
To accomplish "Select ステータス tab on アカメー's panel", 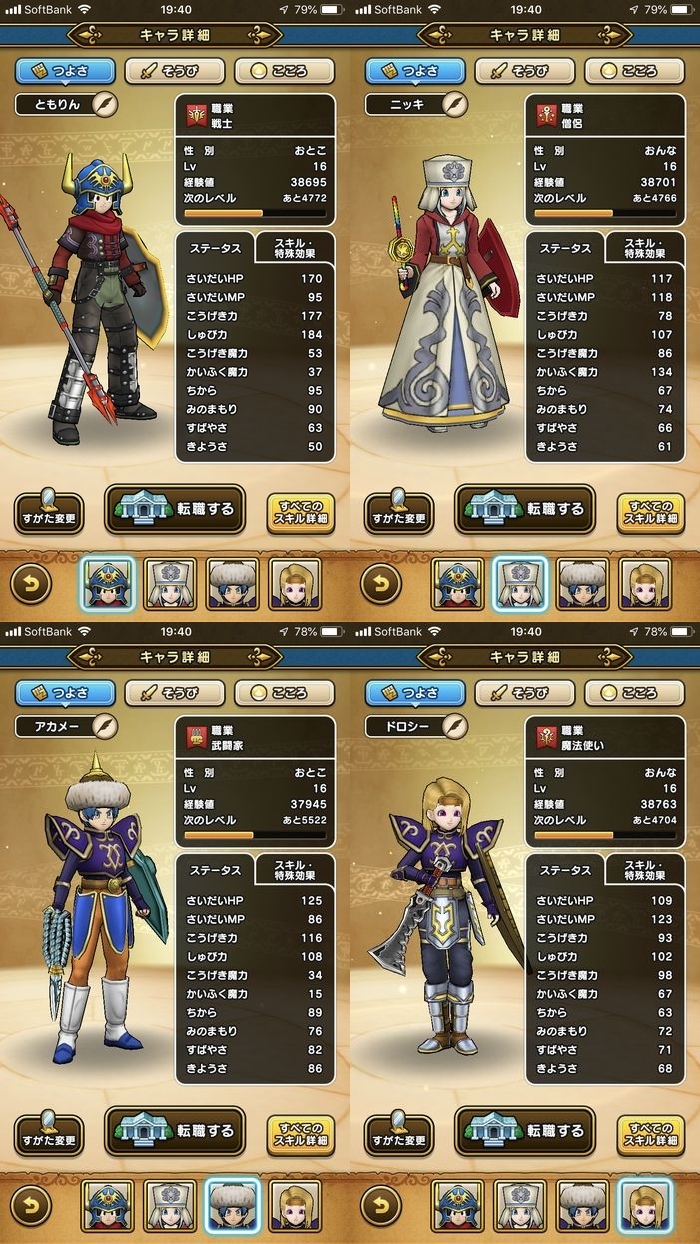I will click(x=215, y=870).
